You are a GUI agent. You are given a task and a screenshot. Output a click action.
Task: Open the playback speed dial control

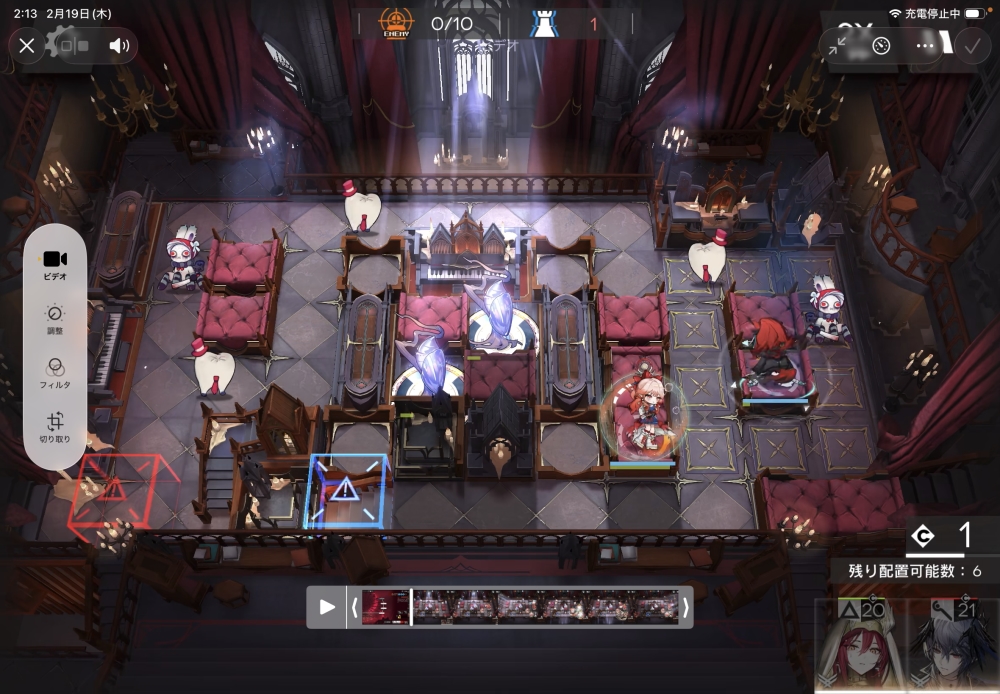(881, 46)
